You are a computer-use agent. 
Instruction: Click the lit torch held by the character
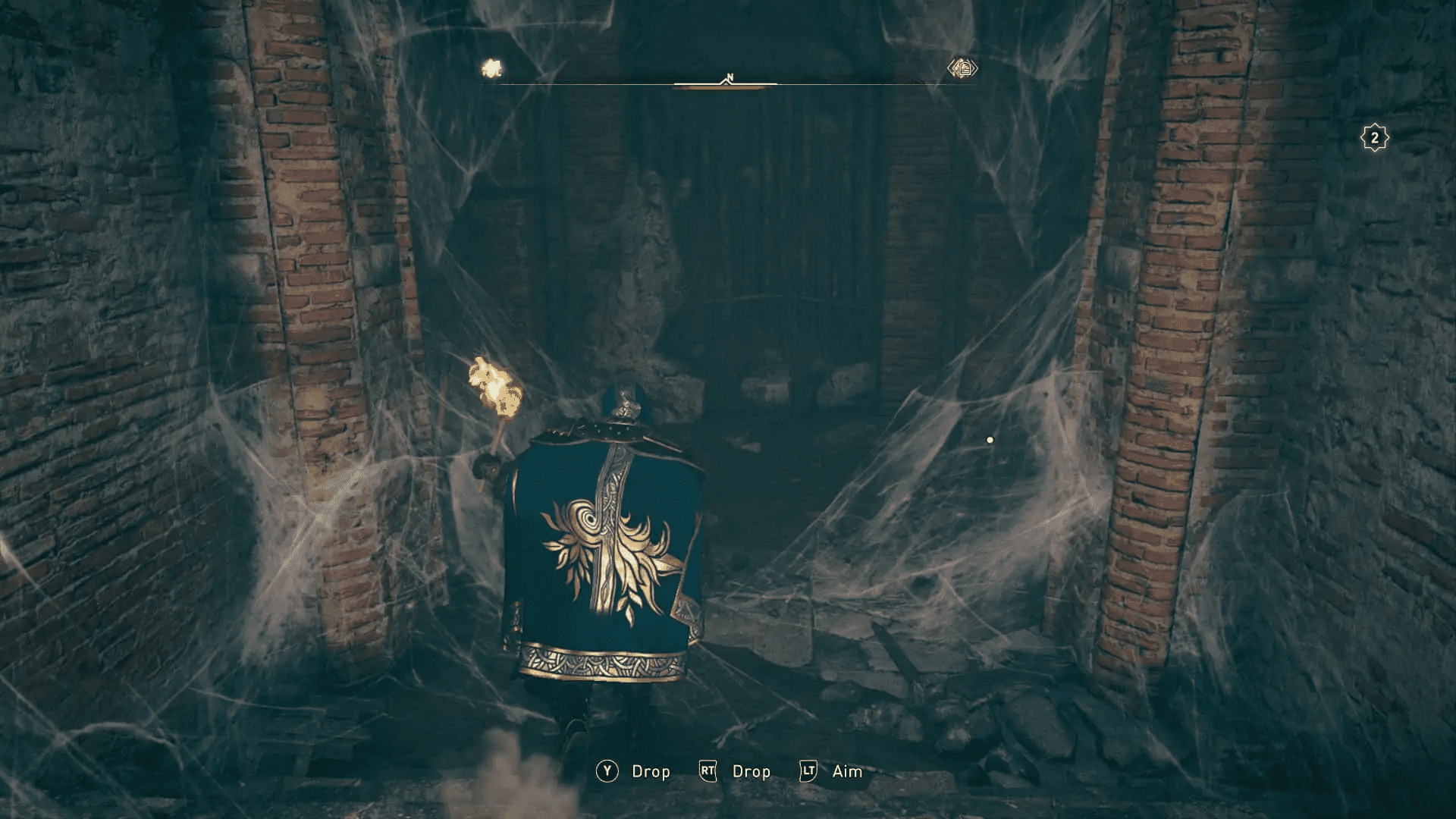point(493,387)
